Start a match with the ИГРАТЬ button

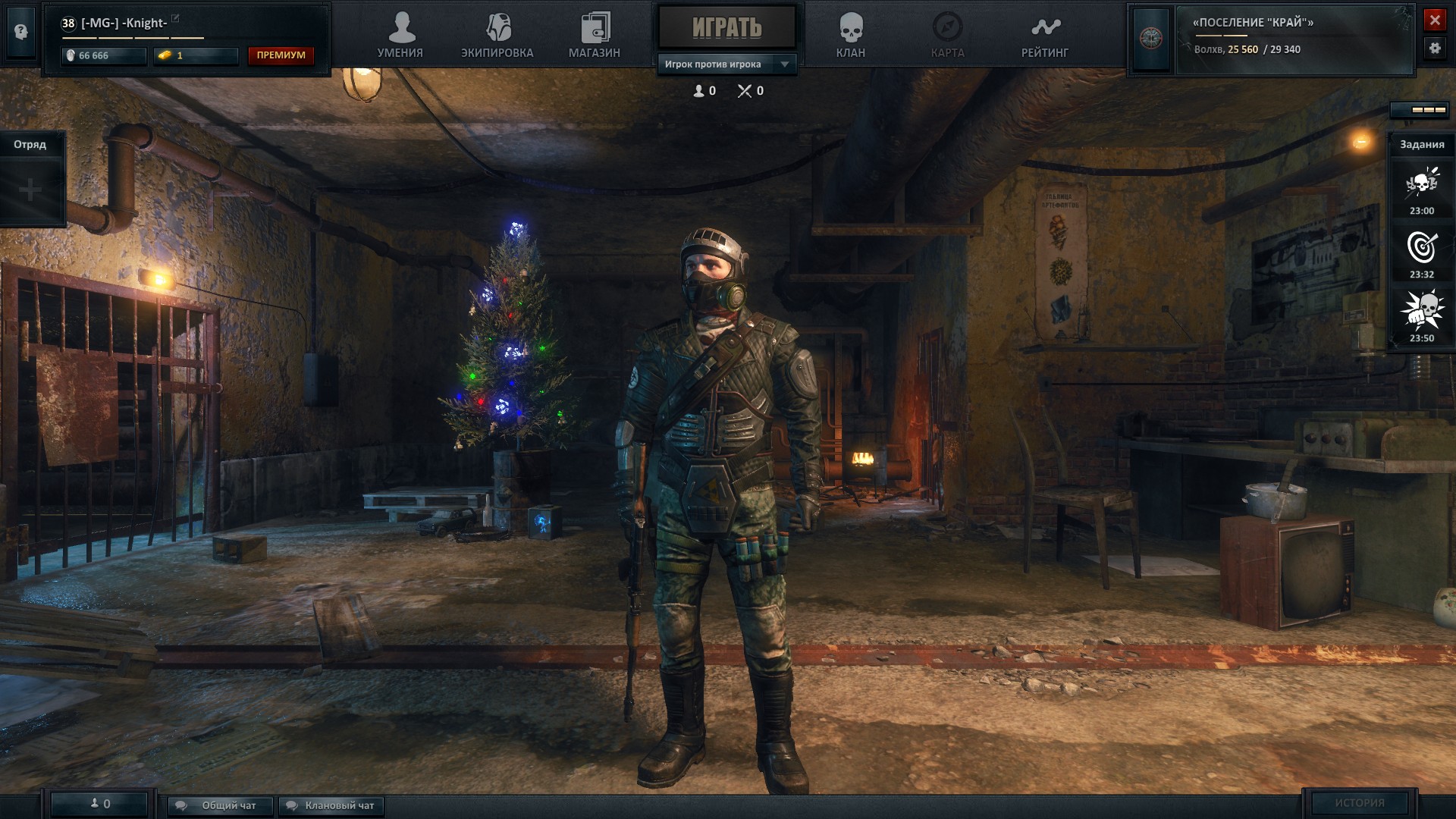(726, 28)
